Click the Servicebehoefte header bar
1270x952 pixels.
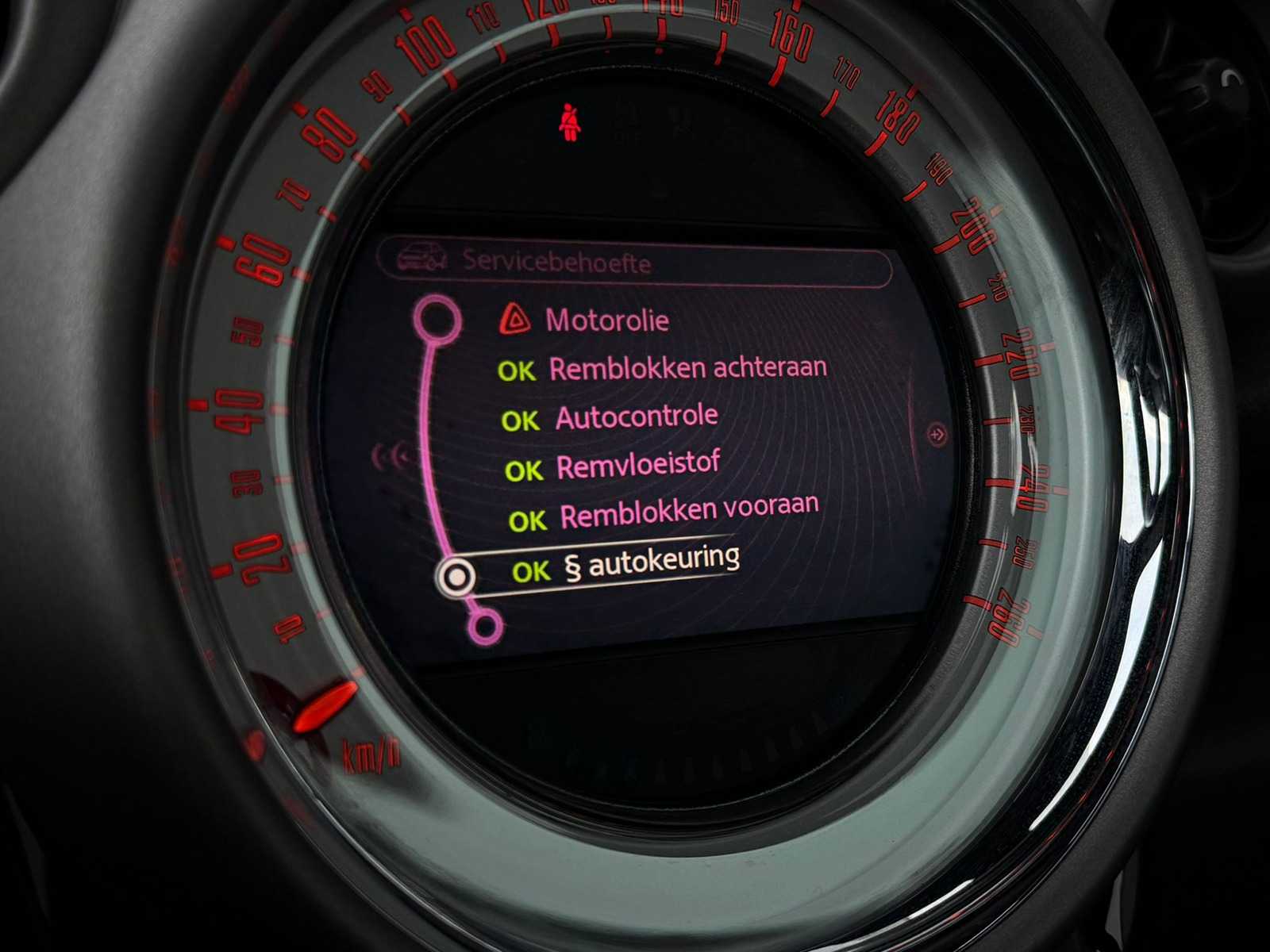[633, 261]
